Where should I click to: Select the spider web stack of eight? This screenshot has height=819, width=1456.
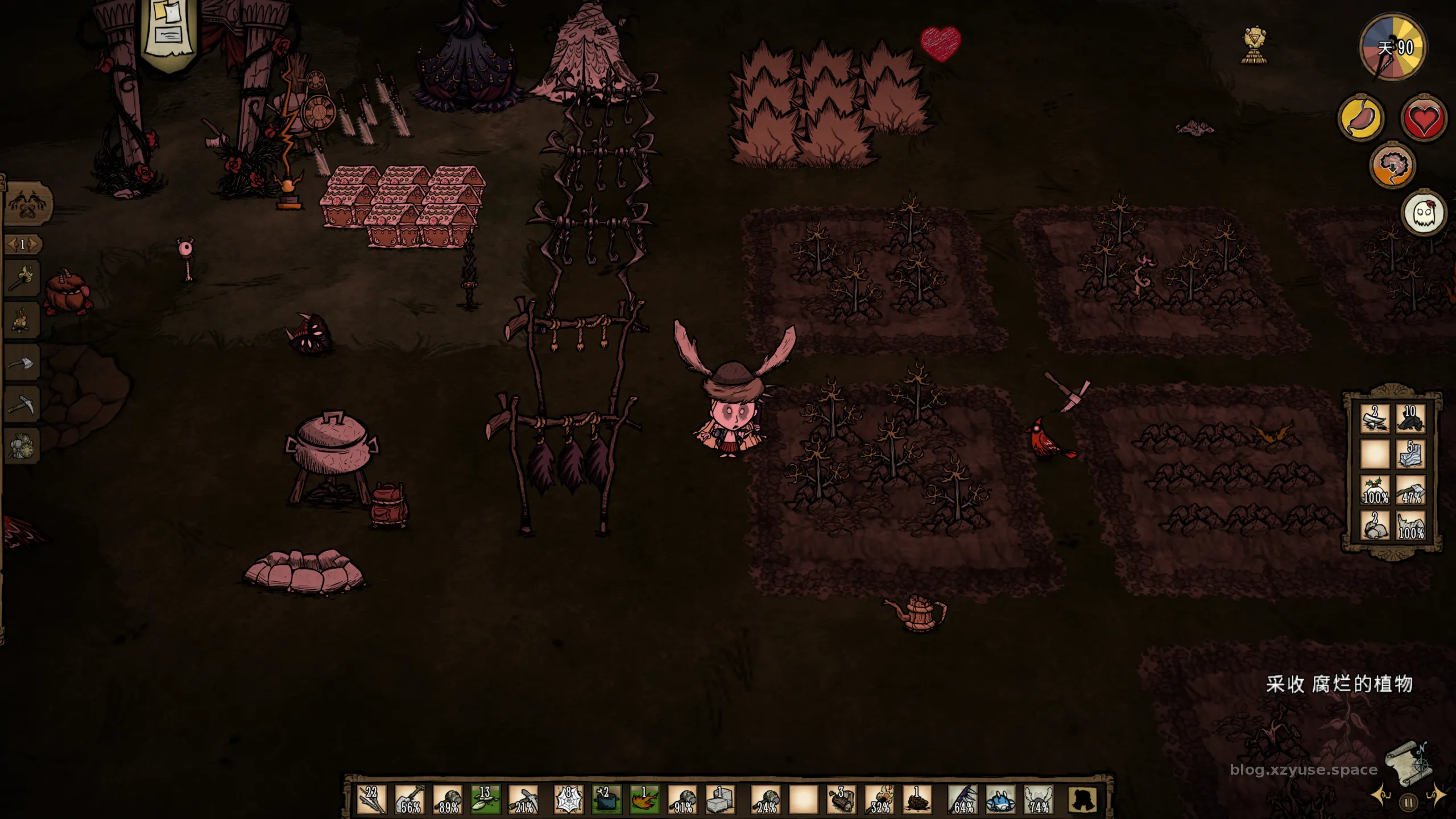tap(568, 799)
